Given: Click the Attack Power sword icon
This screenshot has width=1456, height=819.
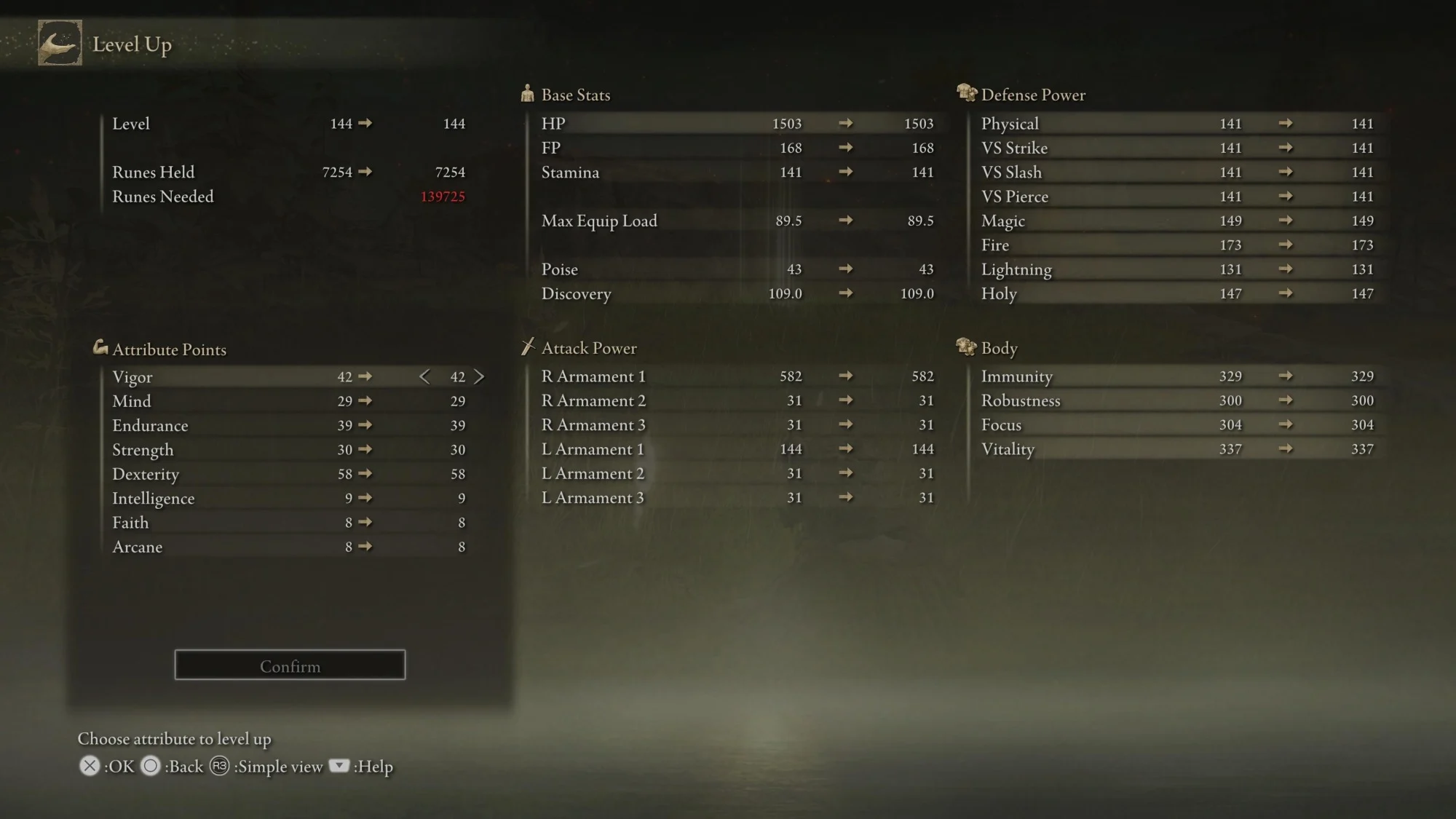Looking at the screenshot, I should tap(528, 347).
